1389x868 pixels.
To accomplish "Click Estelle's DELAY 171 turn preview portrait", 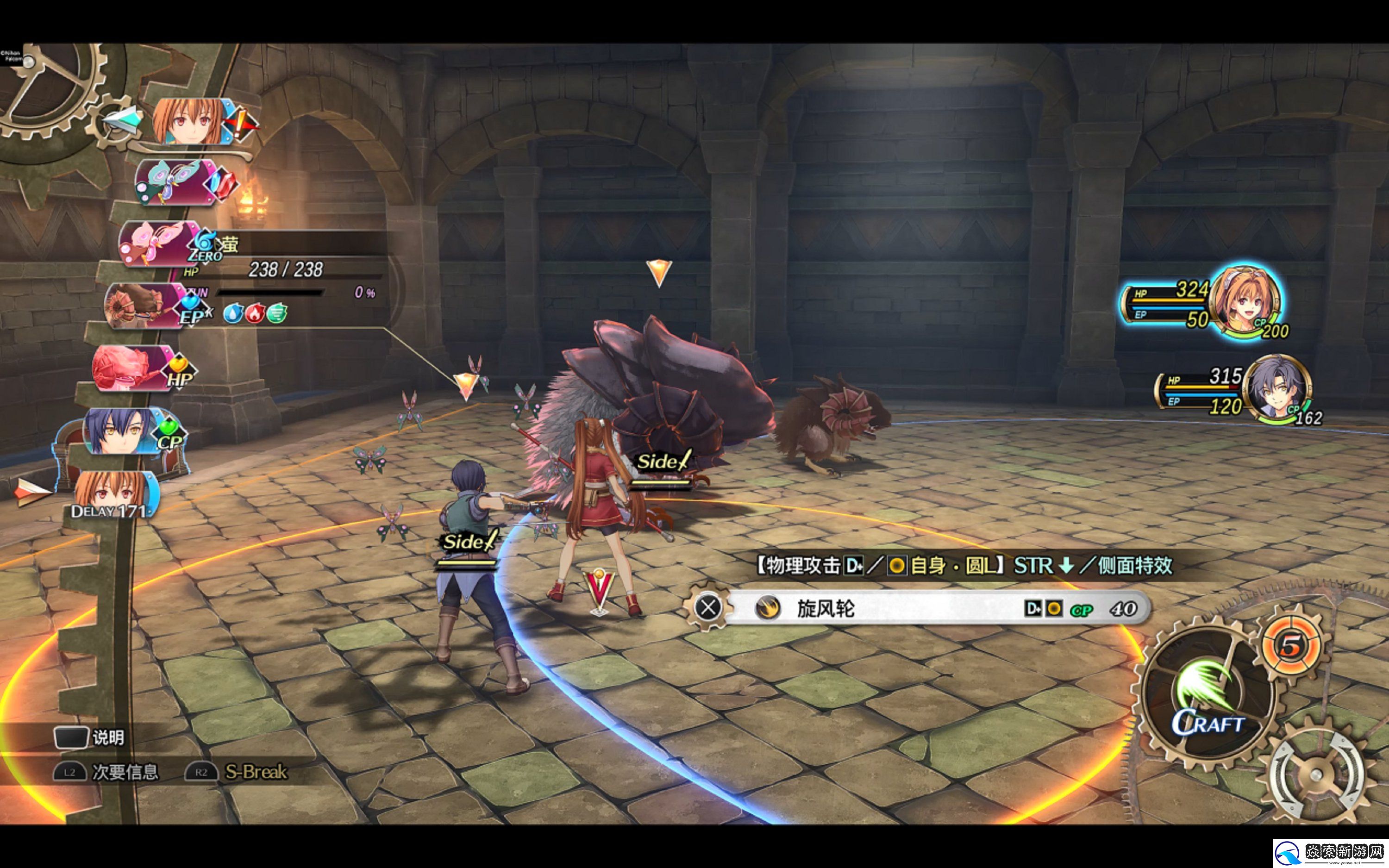I will 112,494.
